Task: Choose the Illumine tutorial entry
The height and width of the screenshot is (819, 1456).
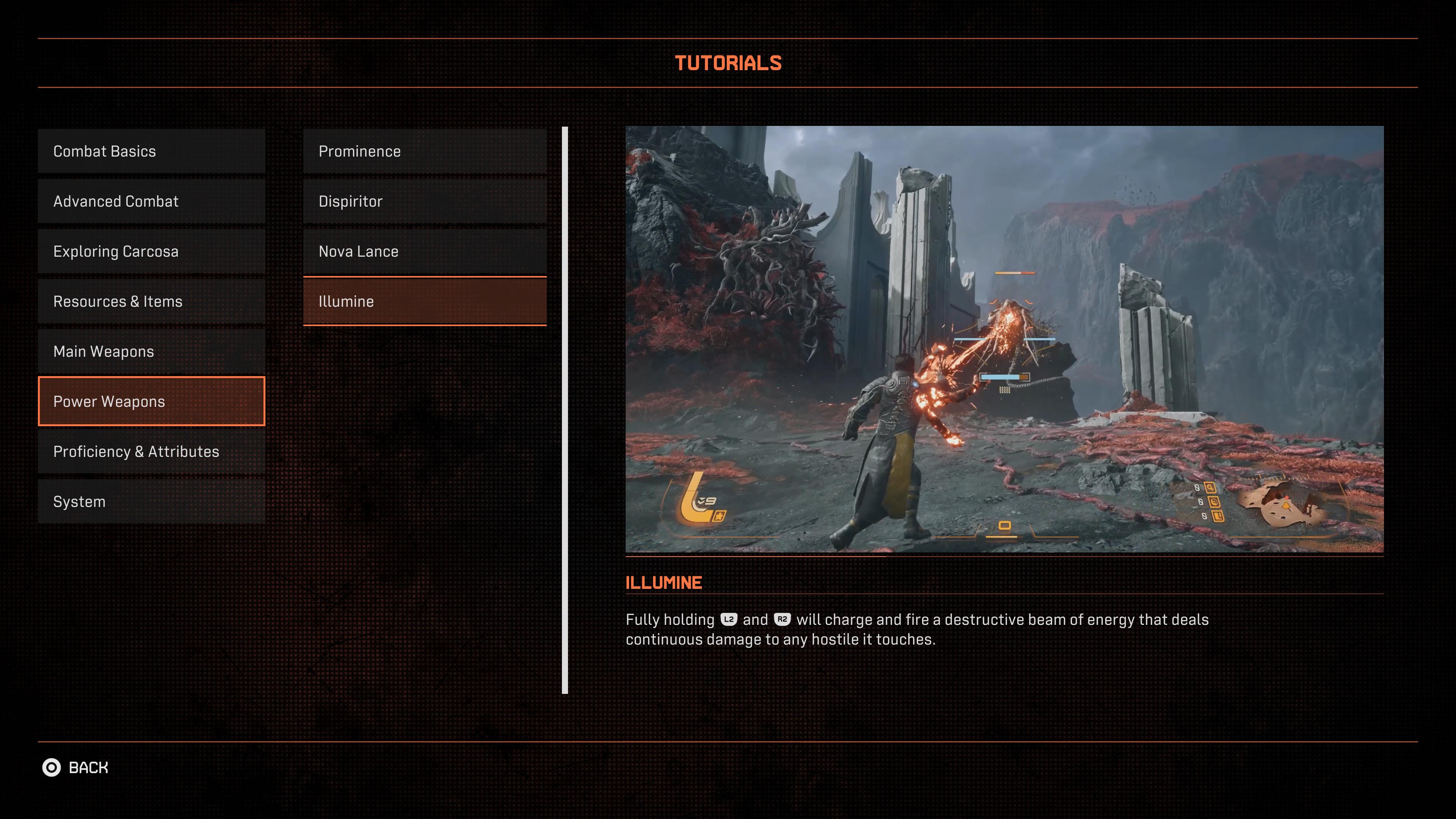Action: [425, 301]
